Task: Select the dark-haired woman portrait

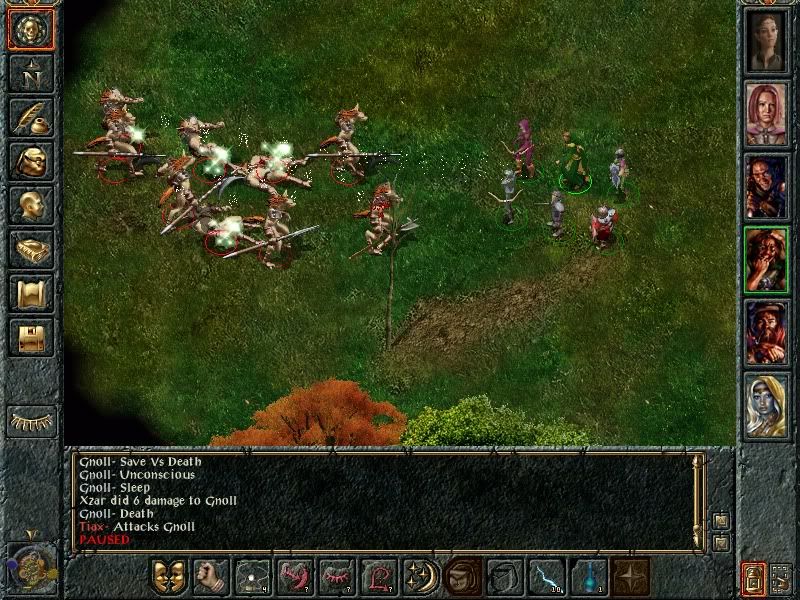Action: coord(765,40)
